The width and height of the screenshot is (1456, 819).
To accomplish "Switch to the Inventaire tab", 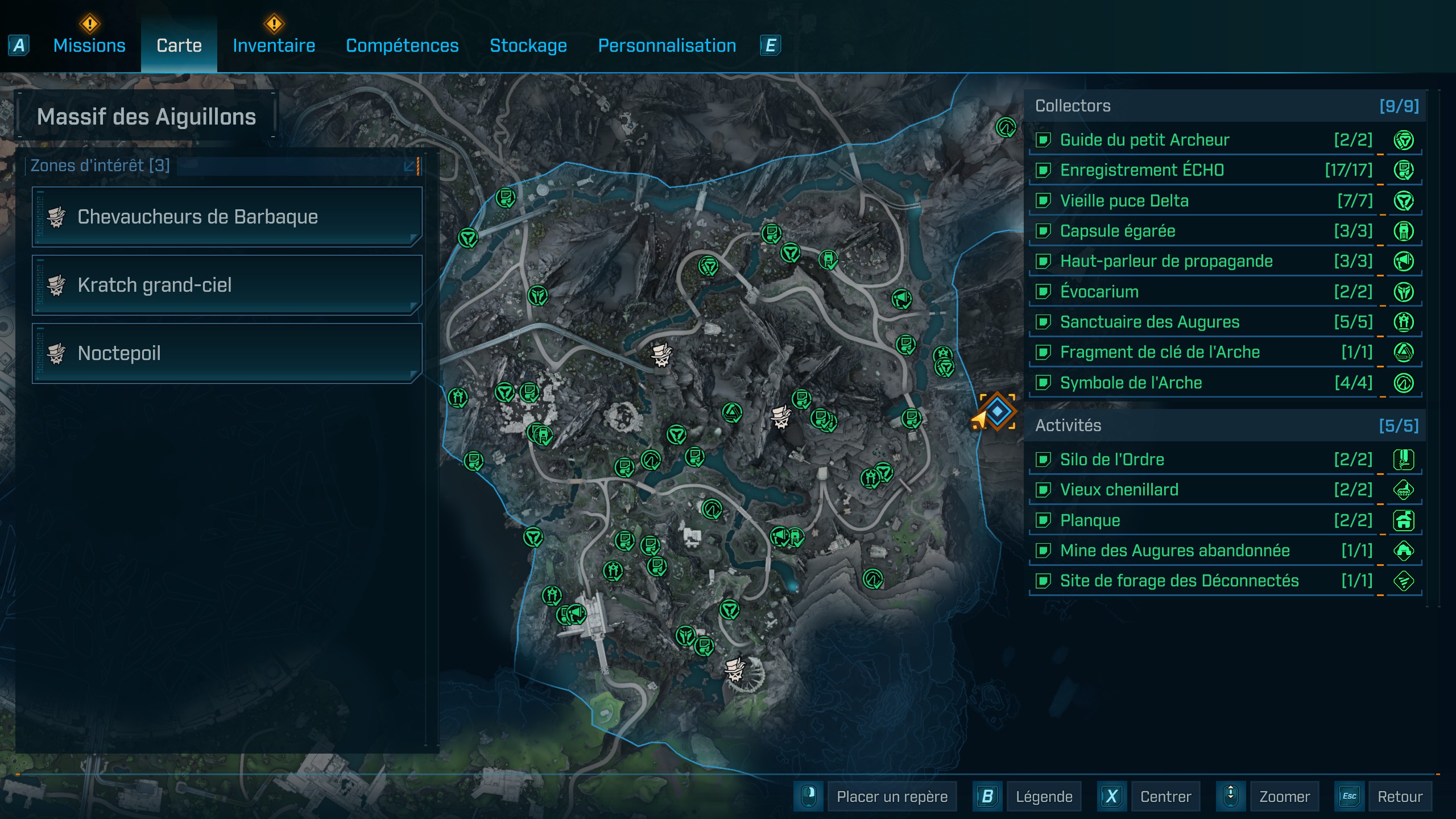I will tap(274, 45).
